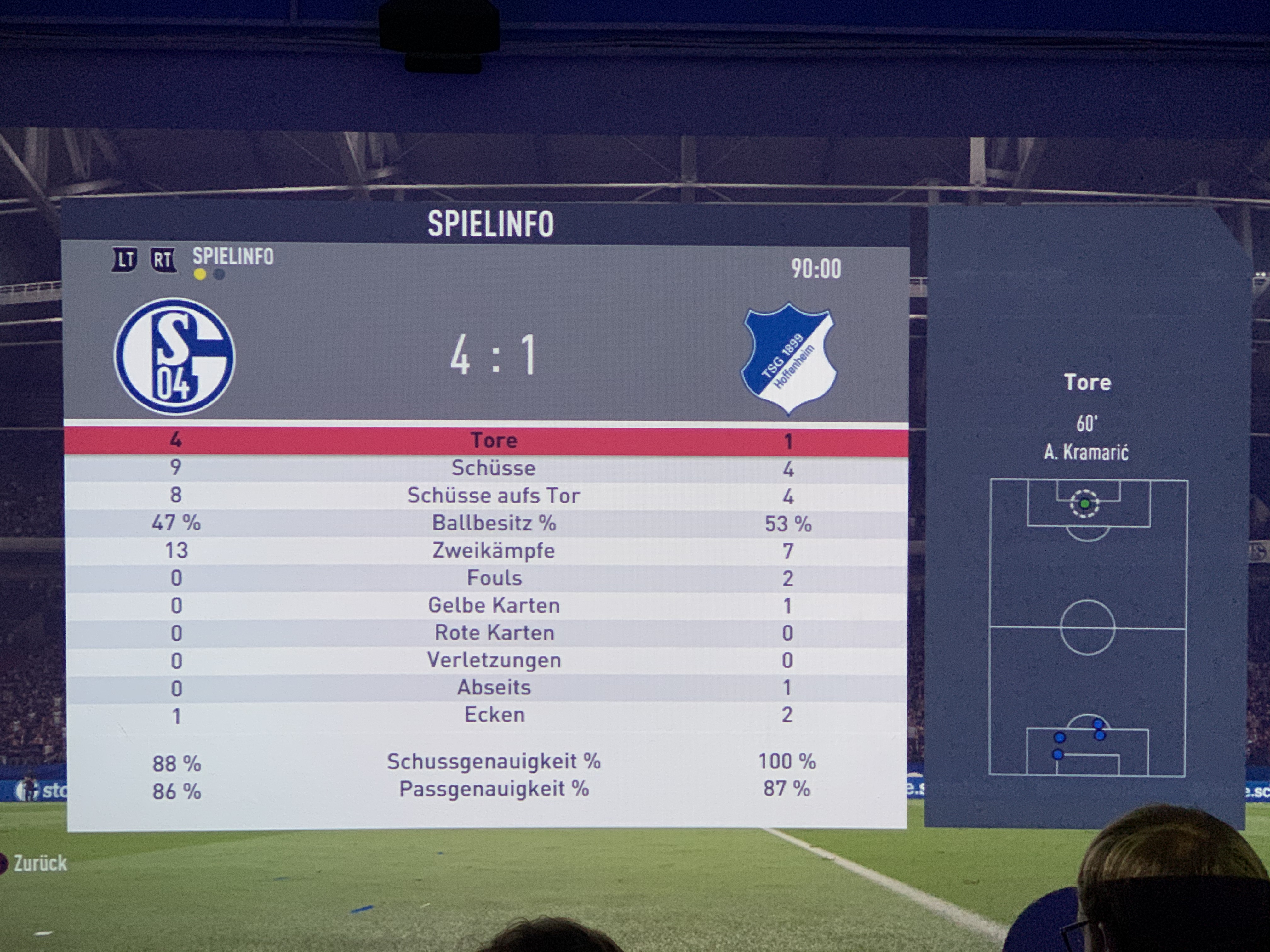1270x952 pixels.
Task: Select the green Kramarić goal marker
Action: point(1084,504)
